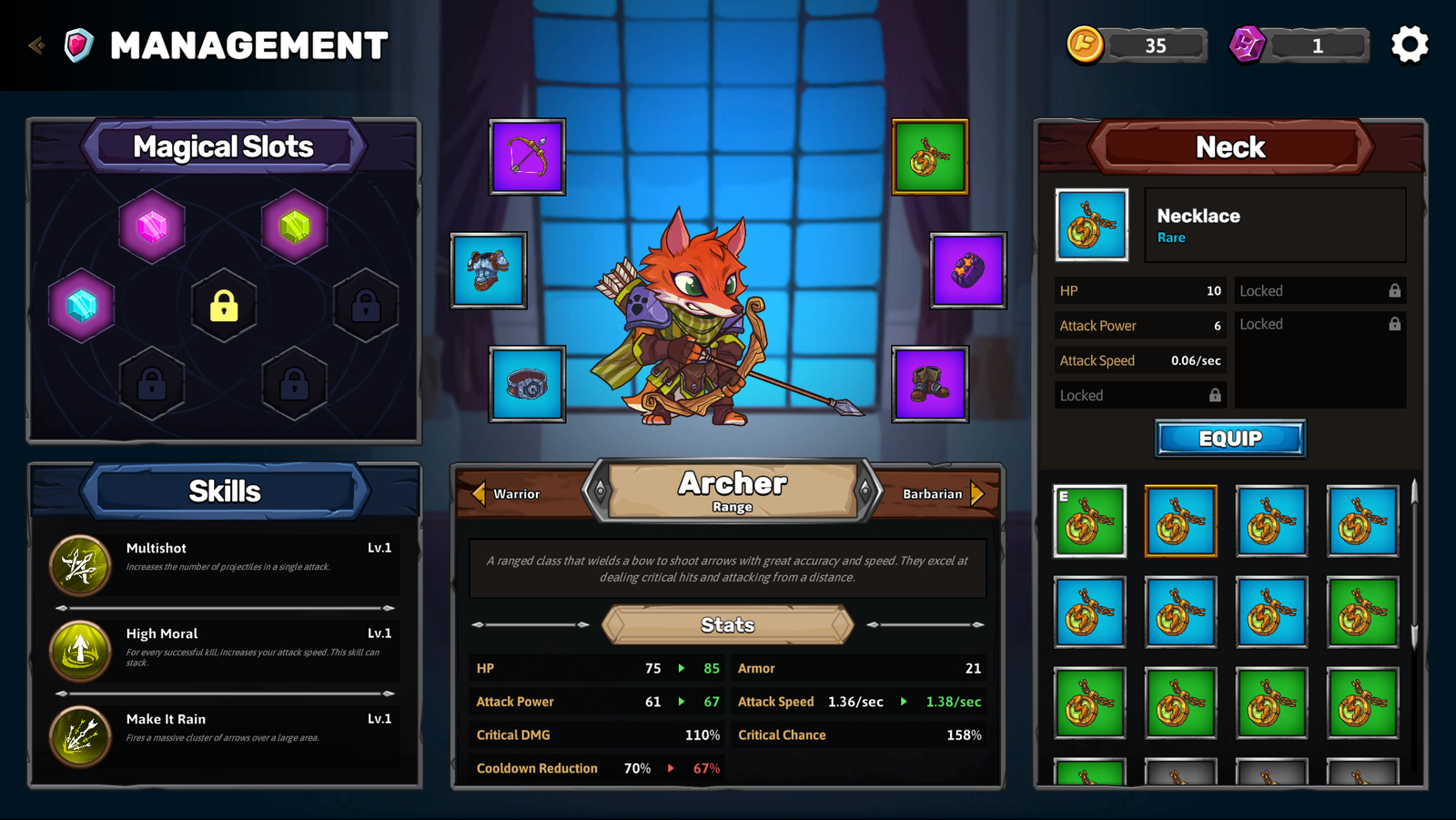Select the chest armor equipment slot
Image resolution: width=1456 pixels, height=820 pixels.
click(489, 270)
